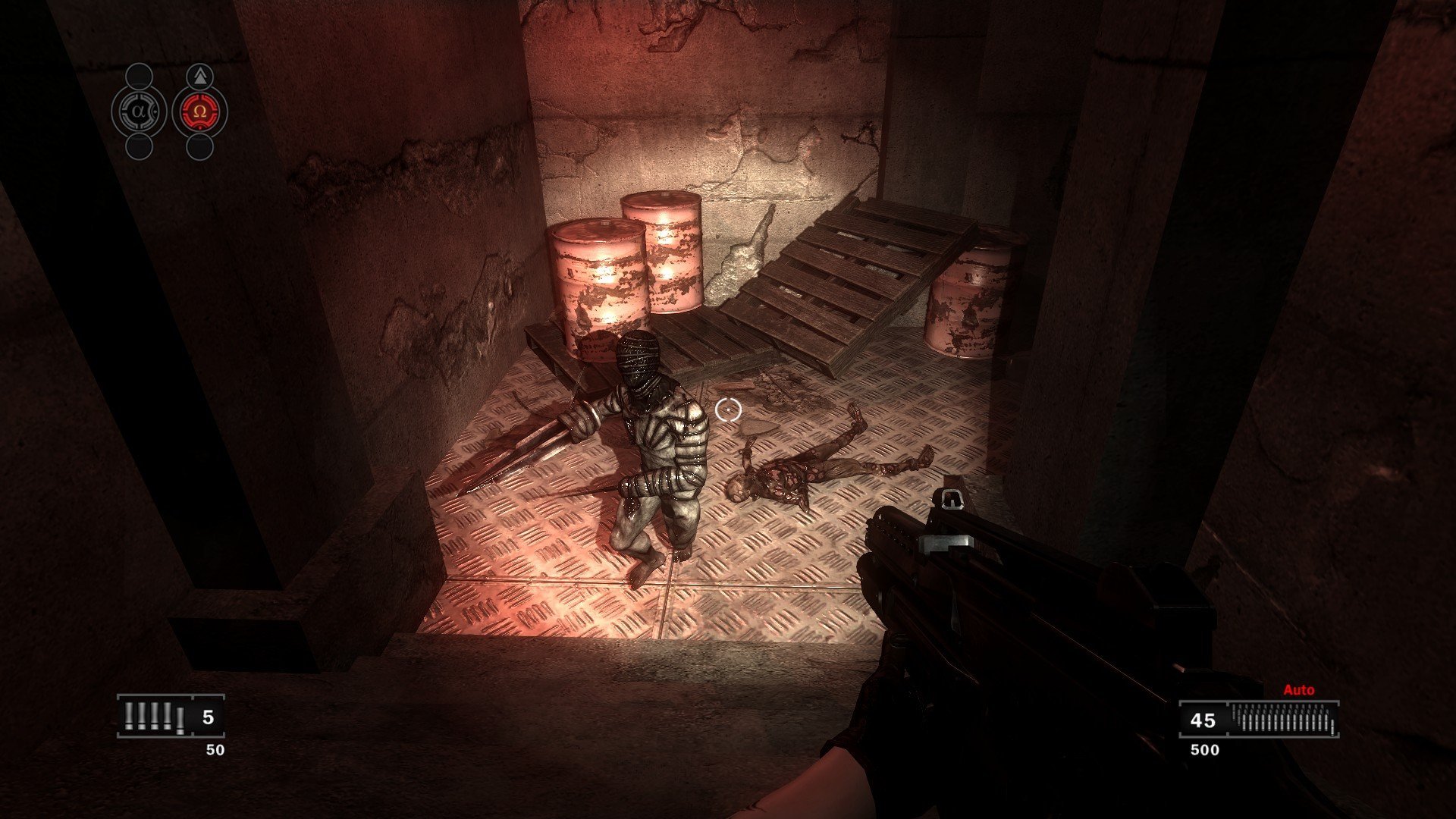1456x819 pixels.
Task: Click the triangle marker above the omega icon
Action: [199, 76]
